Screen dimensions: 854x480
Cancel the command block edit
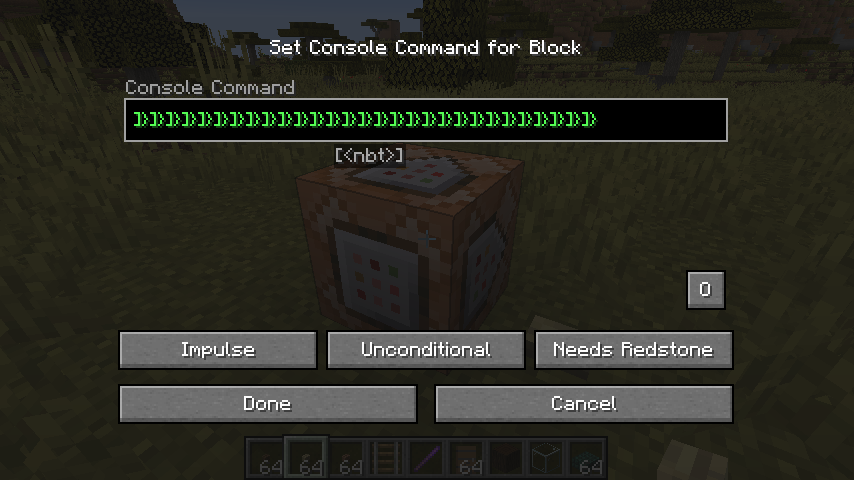583,404
